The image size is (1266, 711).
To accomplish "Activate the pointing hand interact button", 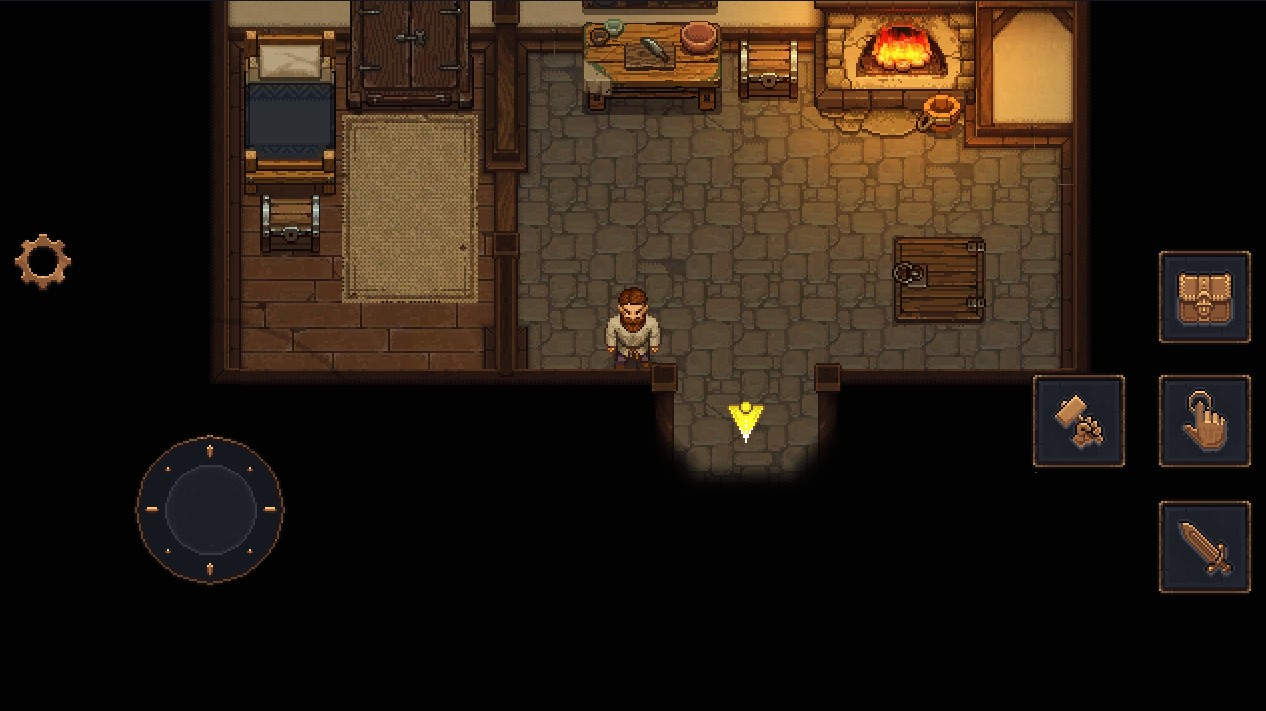I will coord(1204,421).
